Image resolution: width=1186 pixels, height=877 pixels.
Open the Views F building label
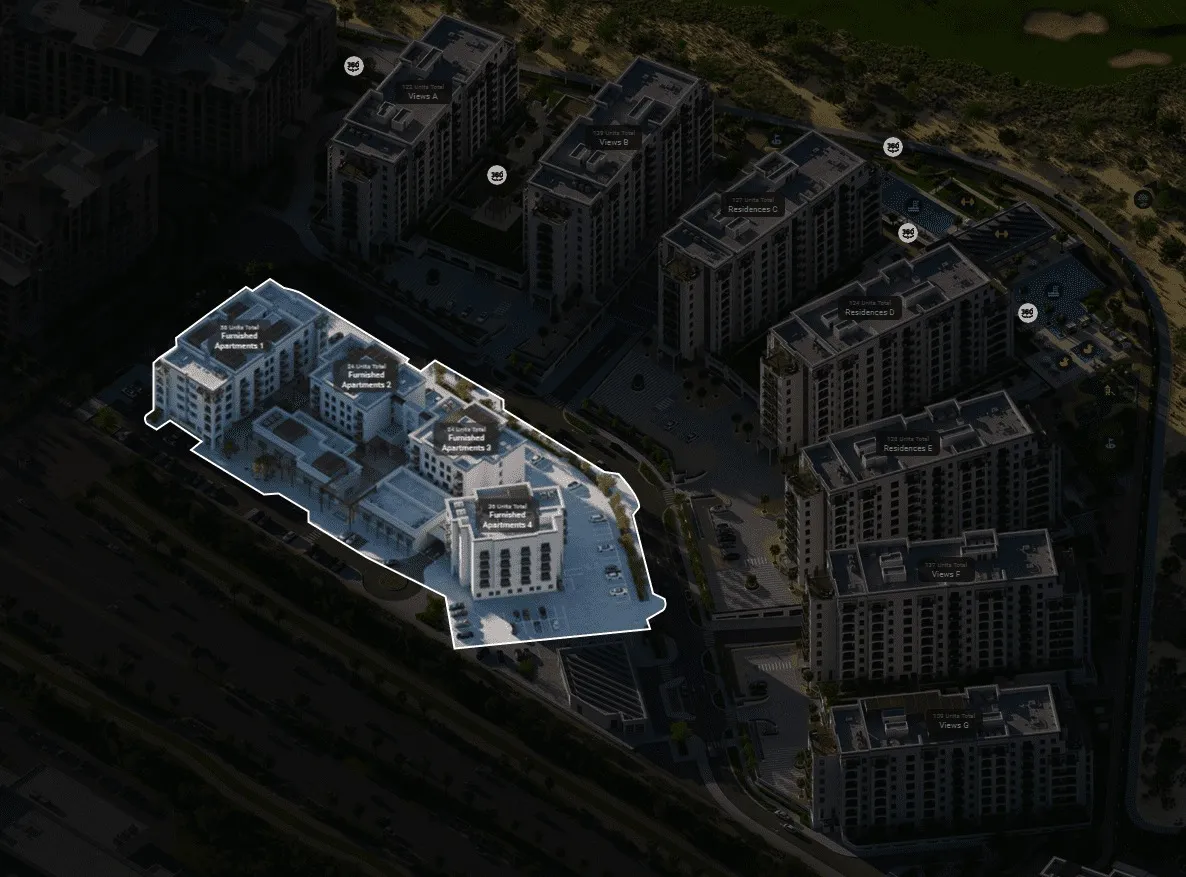click(x=945, y=570)
